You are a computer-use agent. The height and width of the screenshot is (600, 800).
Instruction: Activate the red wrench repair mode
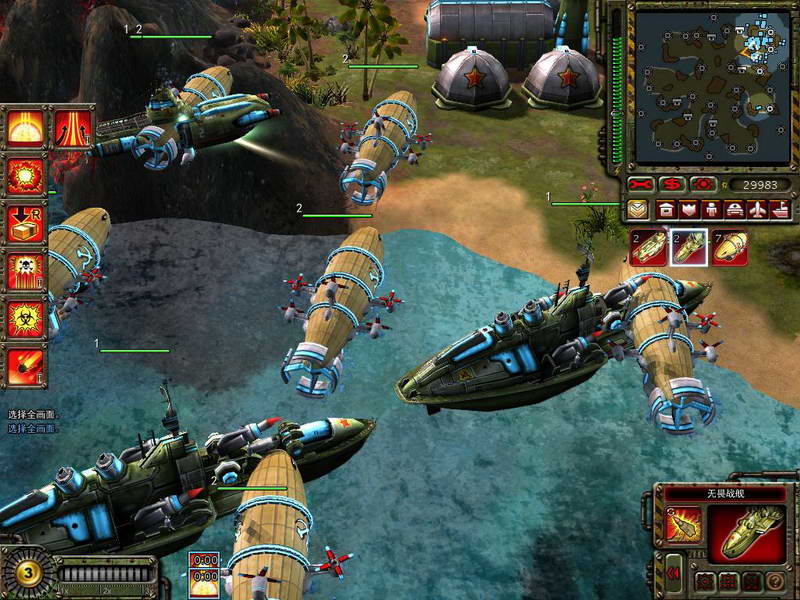[641, 185]
